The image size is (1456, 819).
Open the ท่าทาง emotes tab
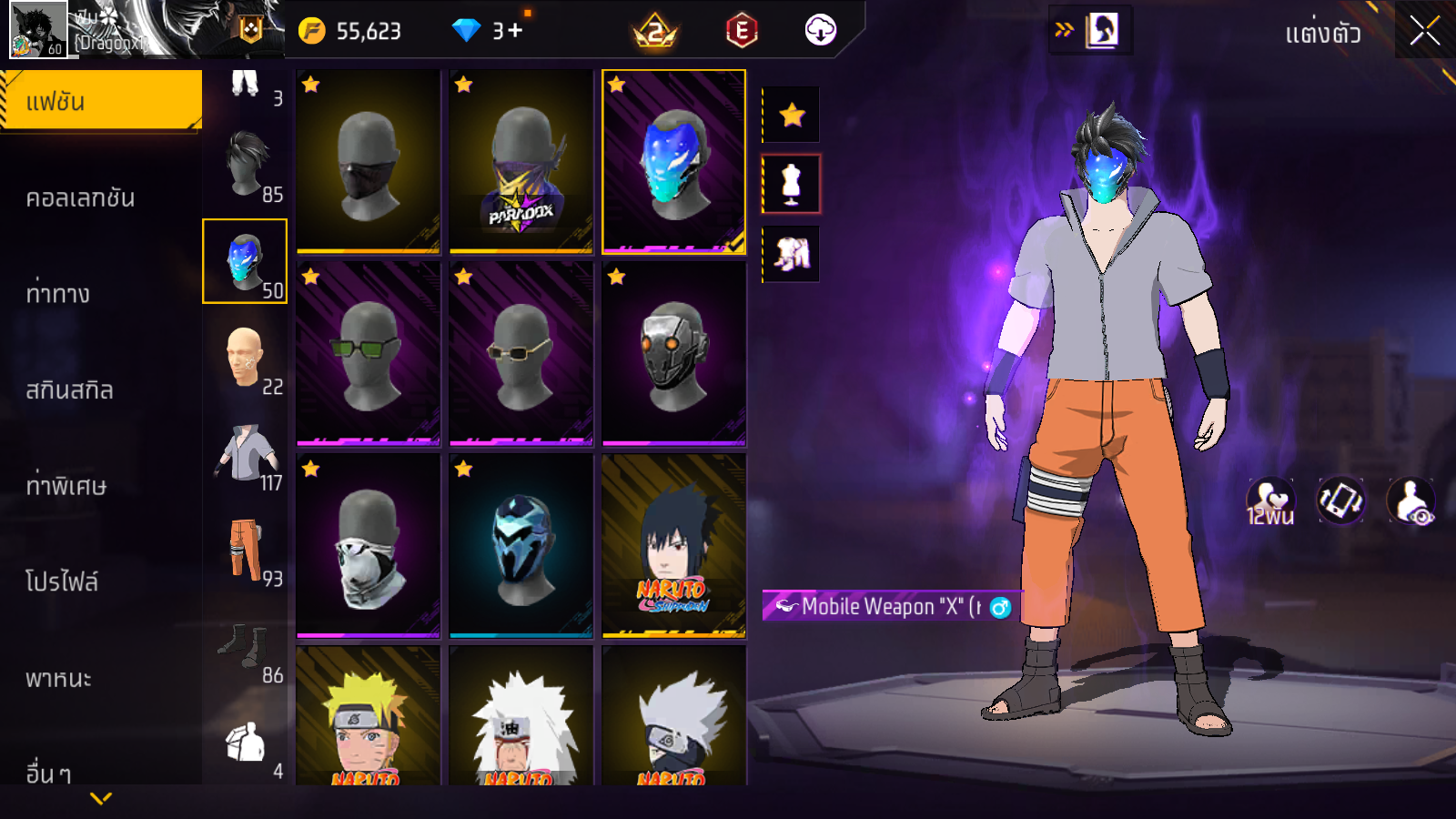pyautogui.click(x=58, y=294)
